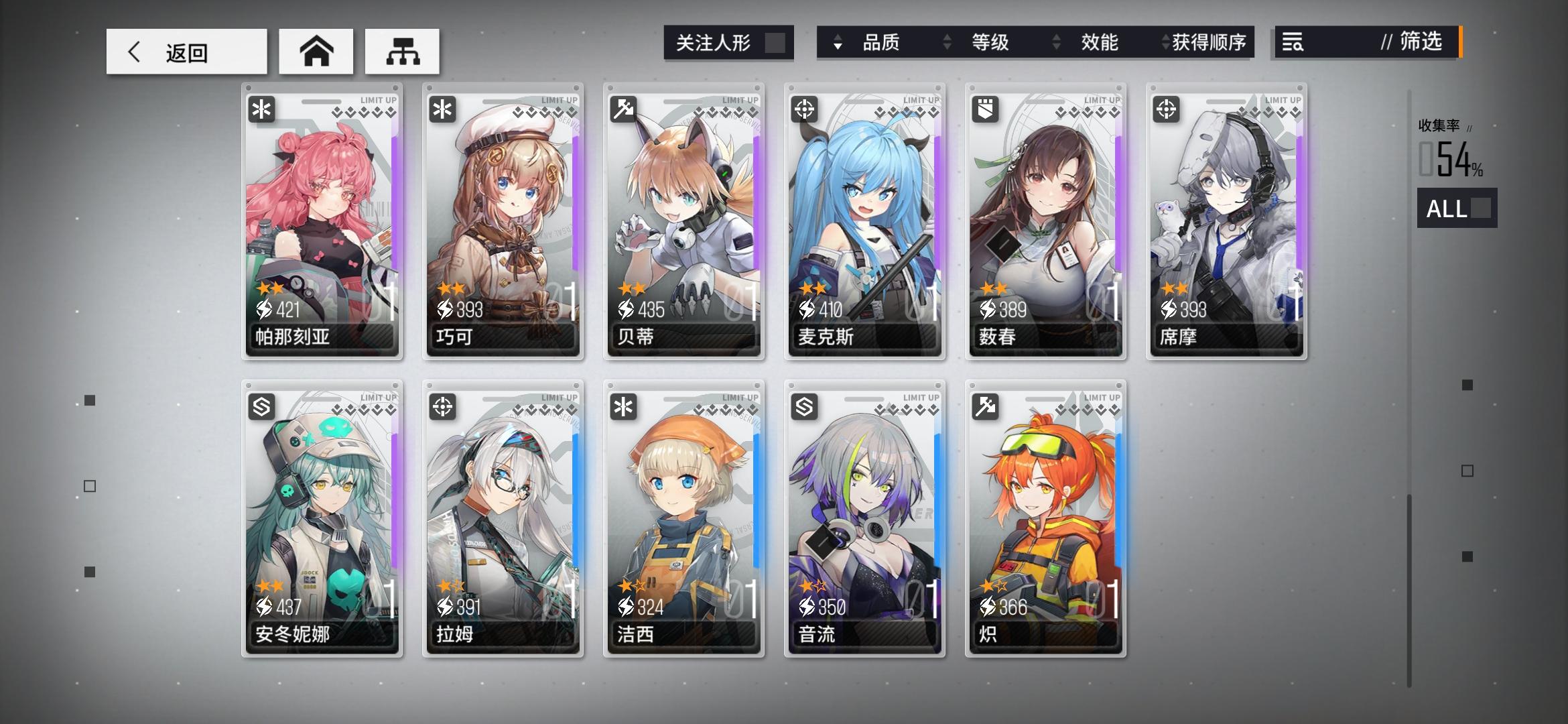The width and height of the screenshot is (1568, 724).
Task: Click the home icon
Action: 316,52
